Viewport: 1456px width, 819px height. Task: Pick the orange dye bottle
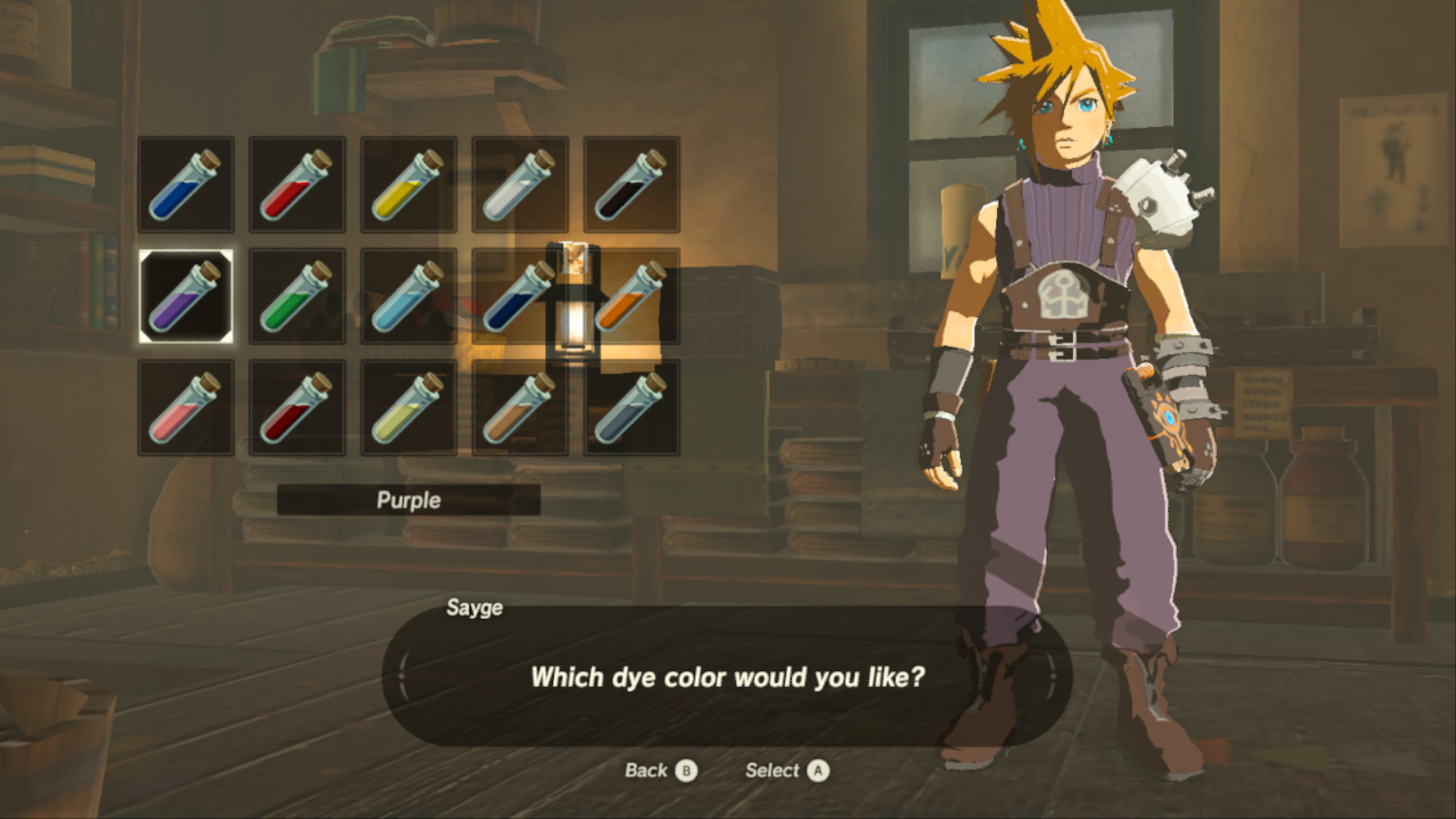(x=631, y=296)
